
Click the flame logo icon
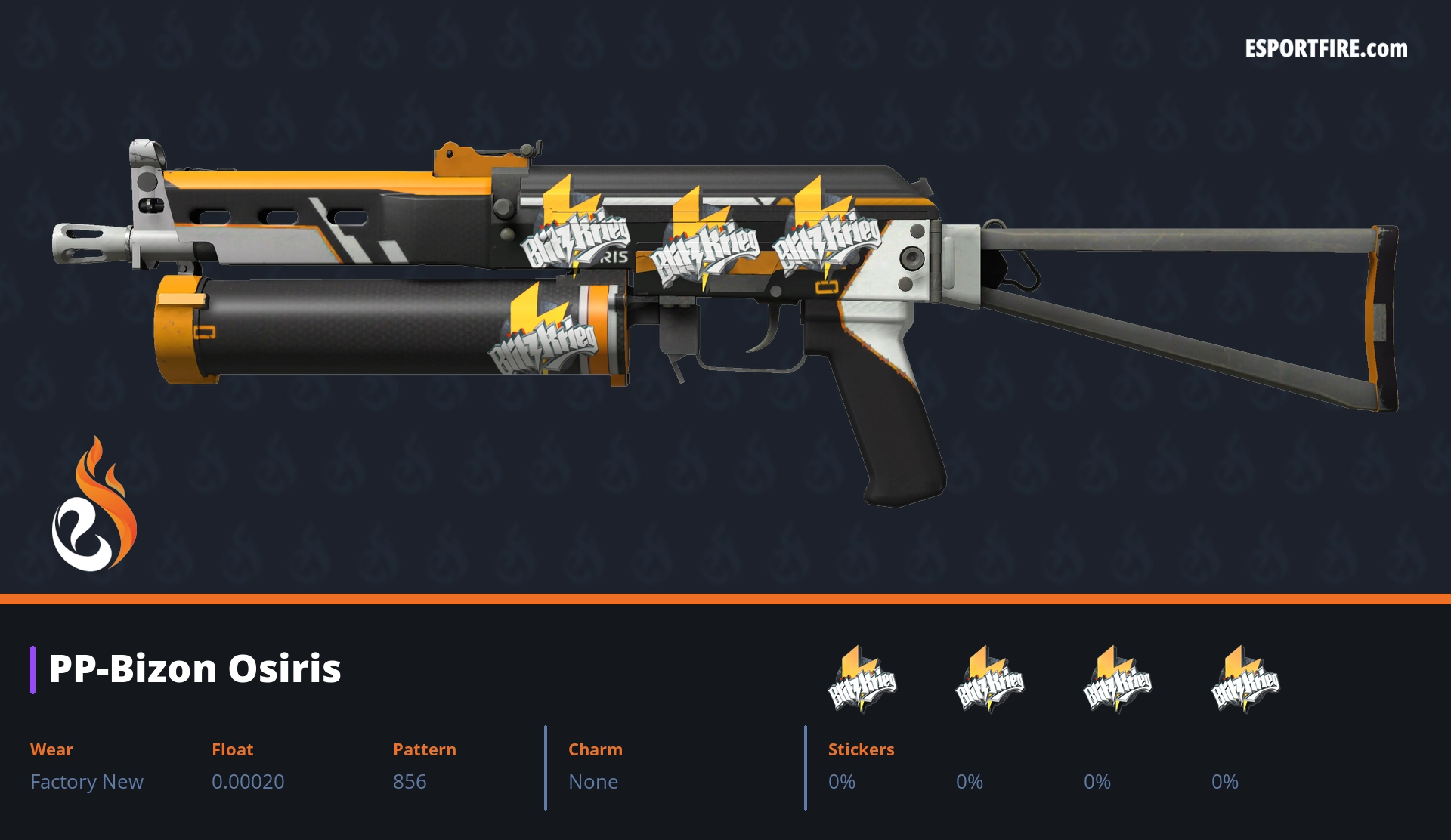[x=94, y=505]
